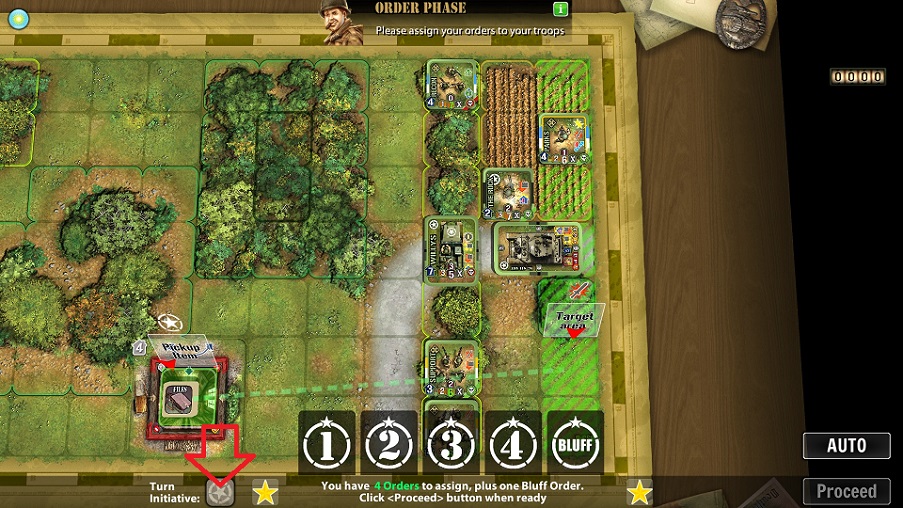Open the green info icon beside Order Phase
Image resolution: width=903 pixels, height=508 pixels.
[x=561, y=9]
